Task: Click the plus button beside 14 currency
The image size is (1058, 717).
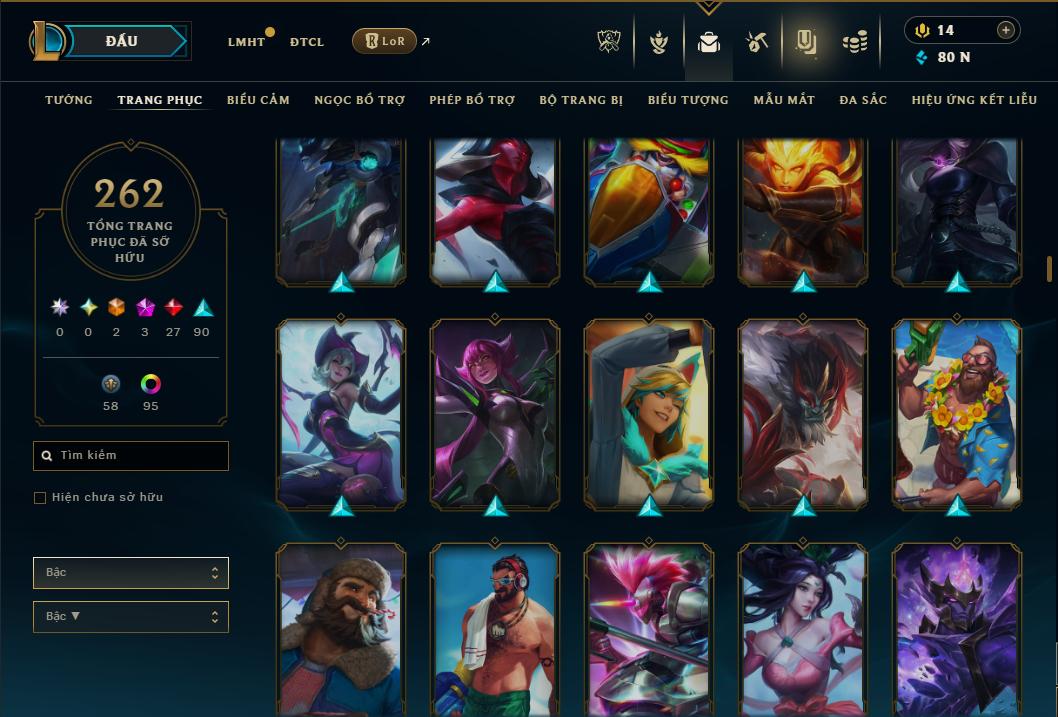Action: tap(1006, 31)
